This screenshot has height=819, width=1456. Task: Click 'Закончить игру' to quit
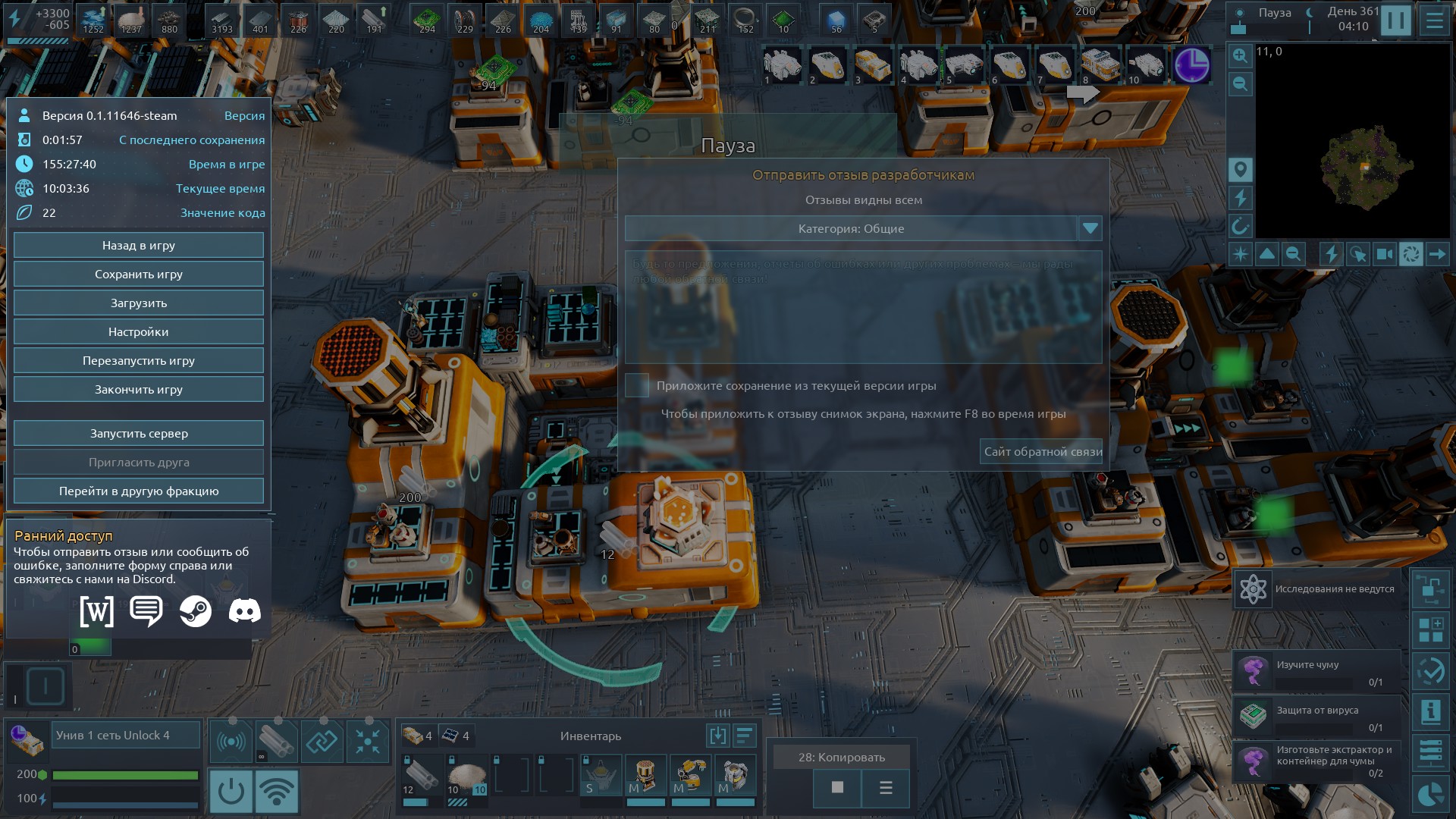click(x=139, y=390)
